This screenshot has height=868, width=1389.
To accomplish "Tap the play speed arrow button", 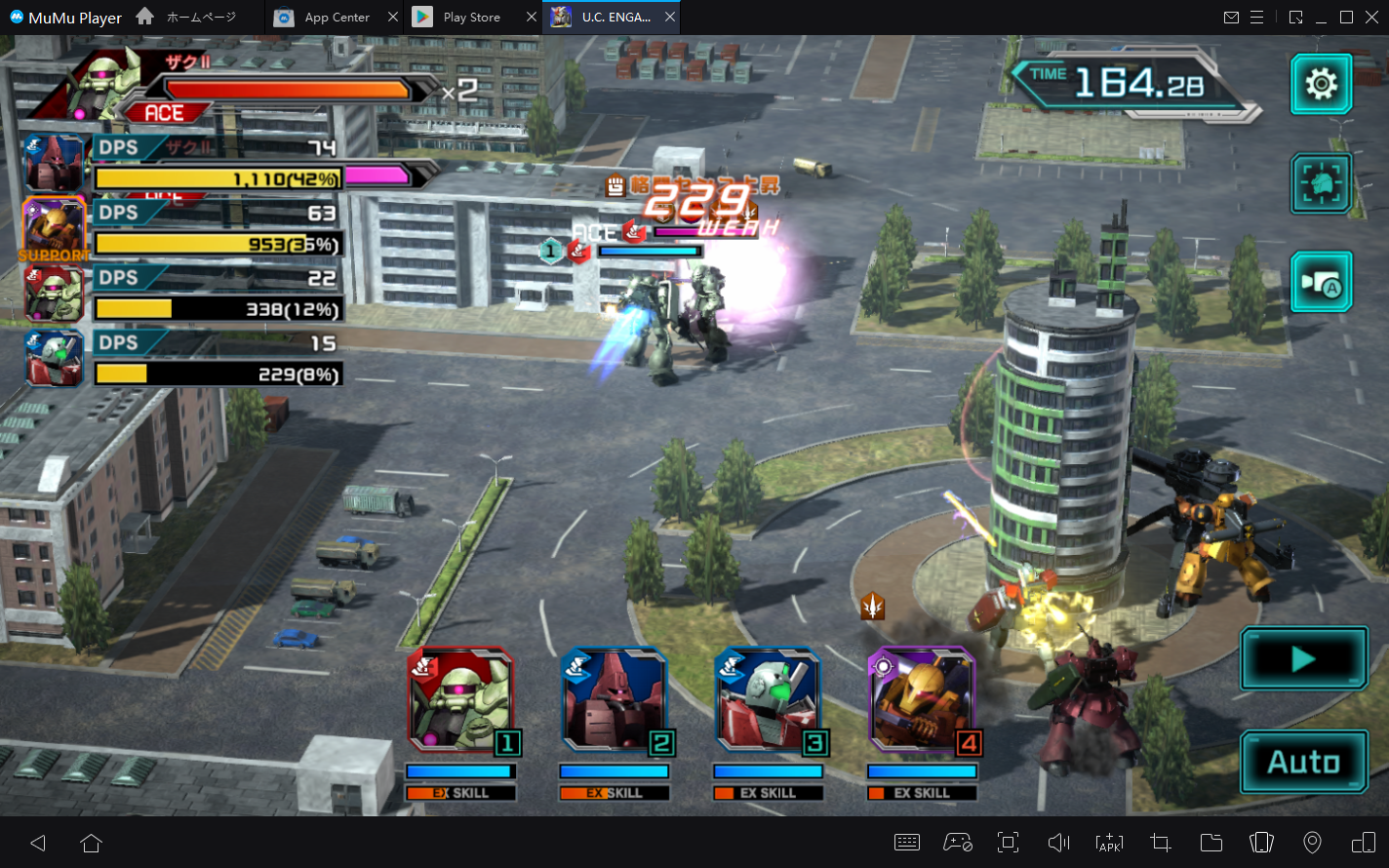I will (1303, 659).
